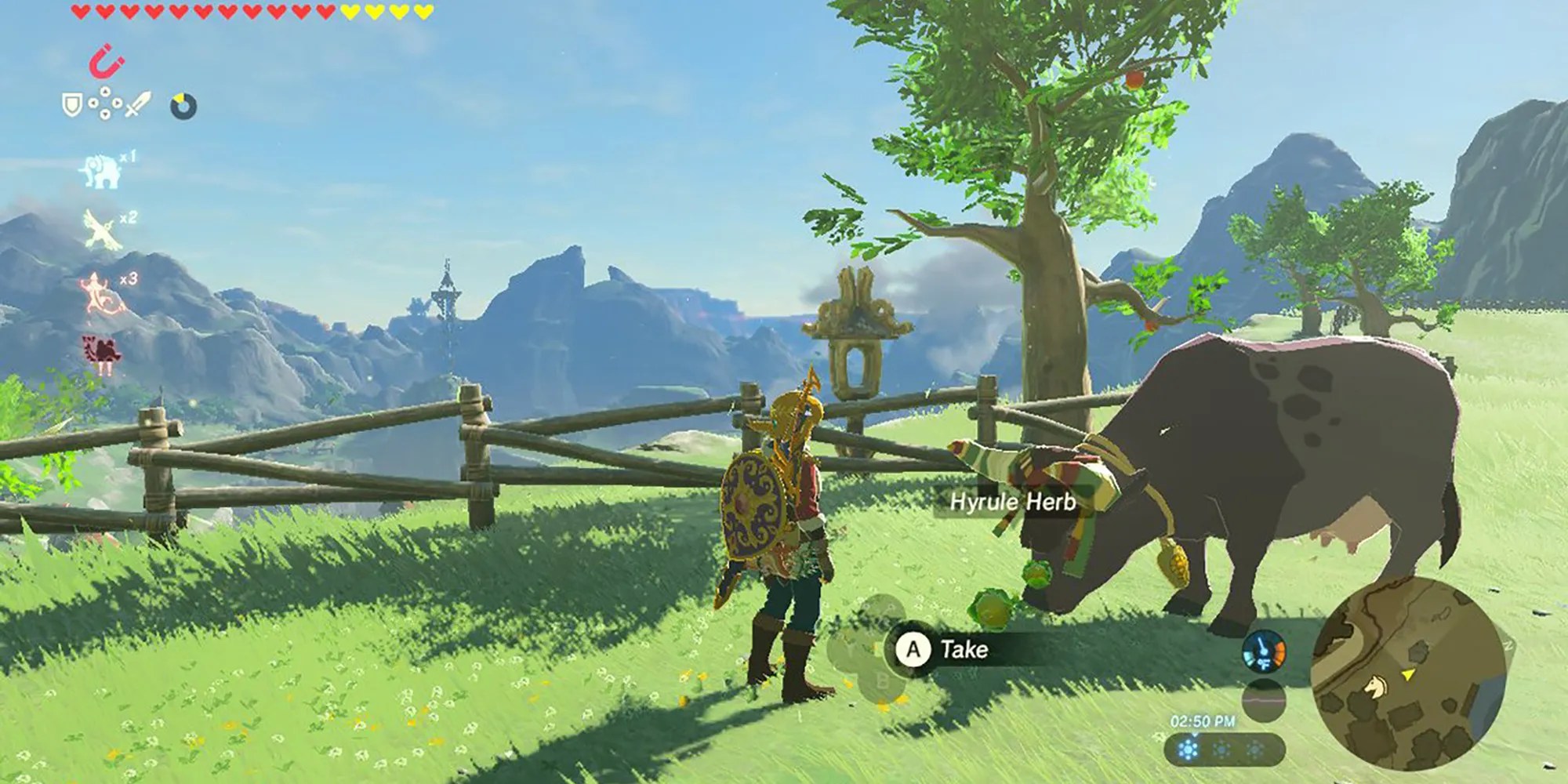Click the noise meter circle below the thermometer

1264,701
